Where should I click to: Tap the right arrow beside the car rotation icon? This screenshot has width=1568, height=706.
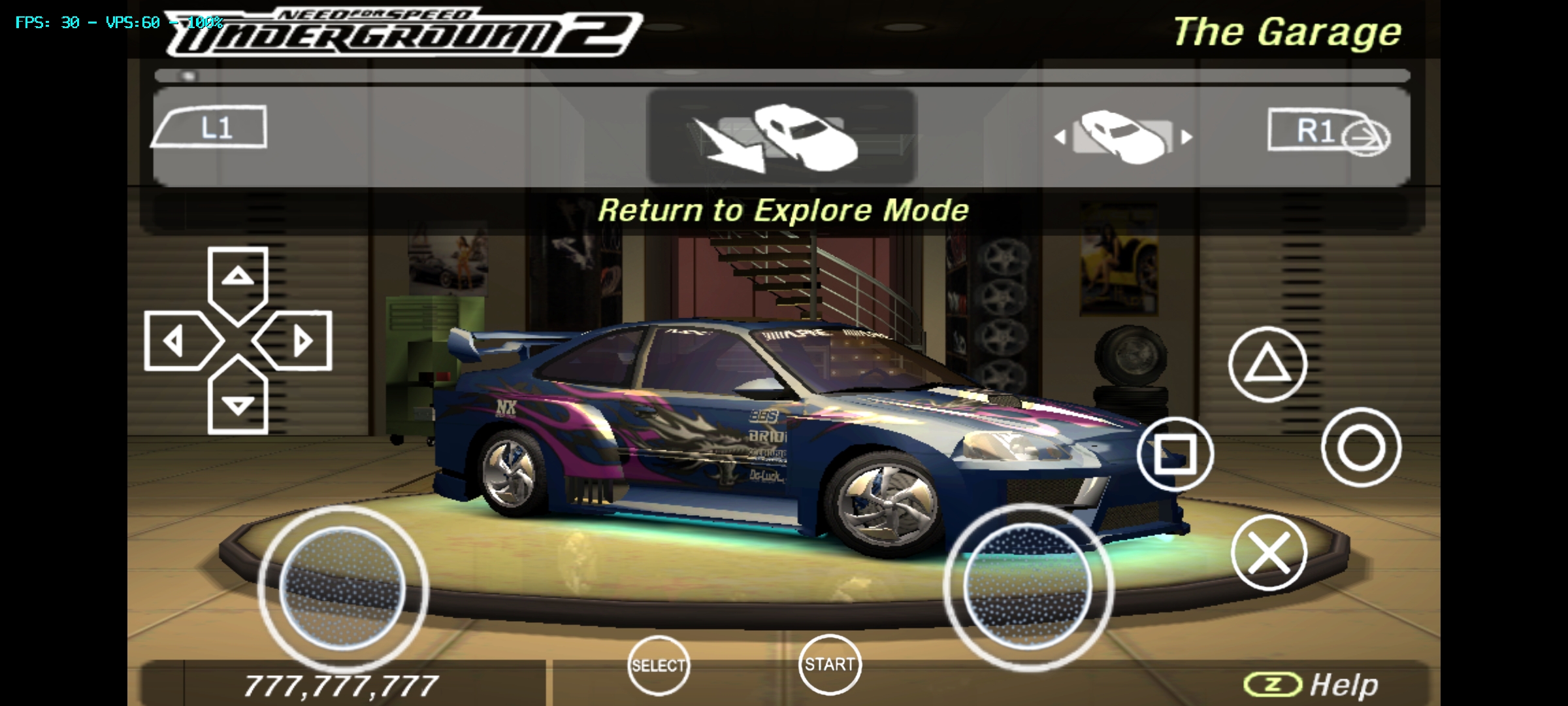(x=1187, y=137)
